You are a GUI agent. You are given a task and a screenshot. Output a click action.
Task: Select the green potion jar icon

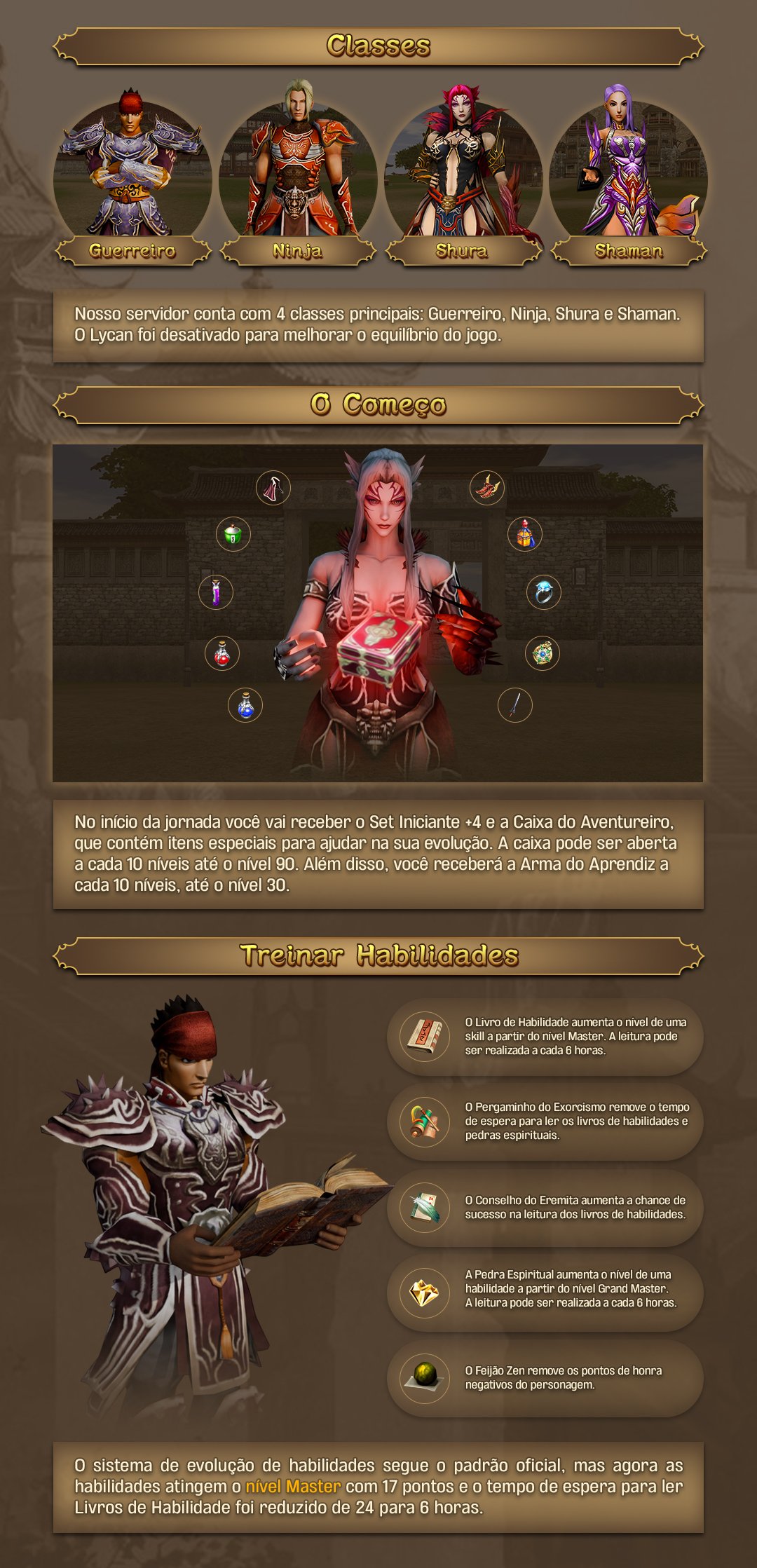click(x=233, y=535)
